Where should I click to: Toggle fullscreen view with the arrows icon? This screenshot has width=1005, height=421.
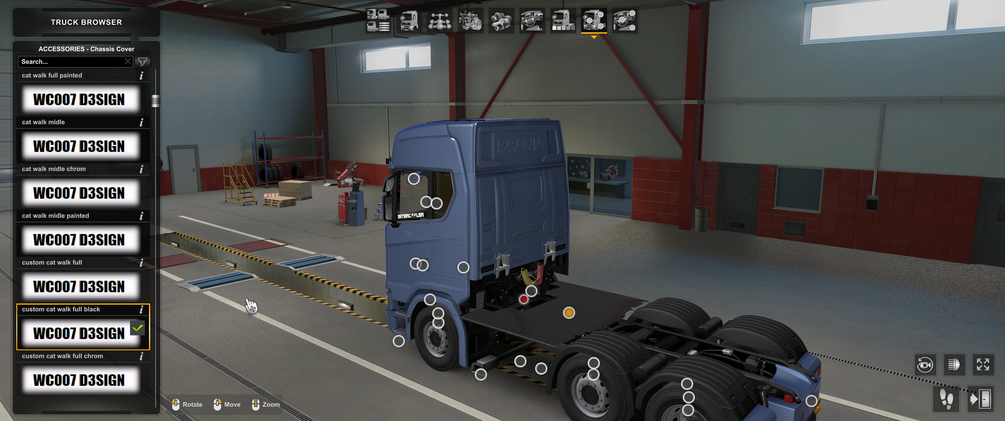click(983, 365)
